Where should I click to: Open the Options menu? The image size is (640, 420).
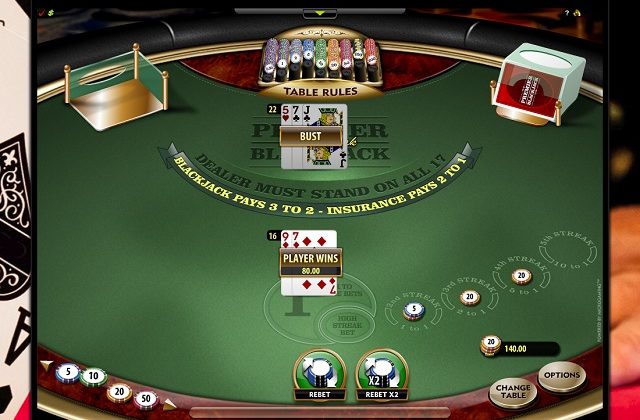pyautogui.click(x=560, y=374)
